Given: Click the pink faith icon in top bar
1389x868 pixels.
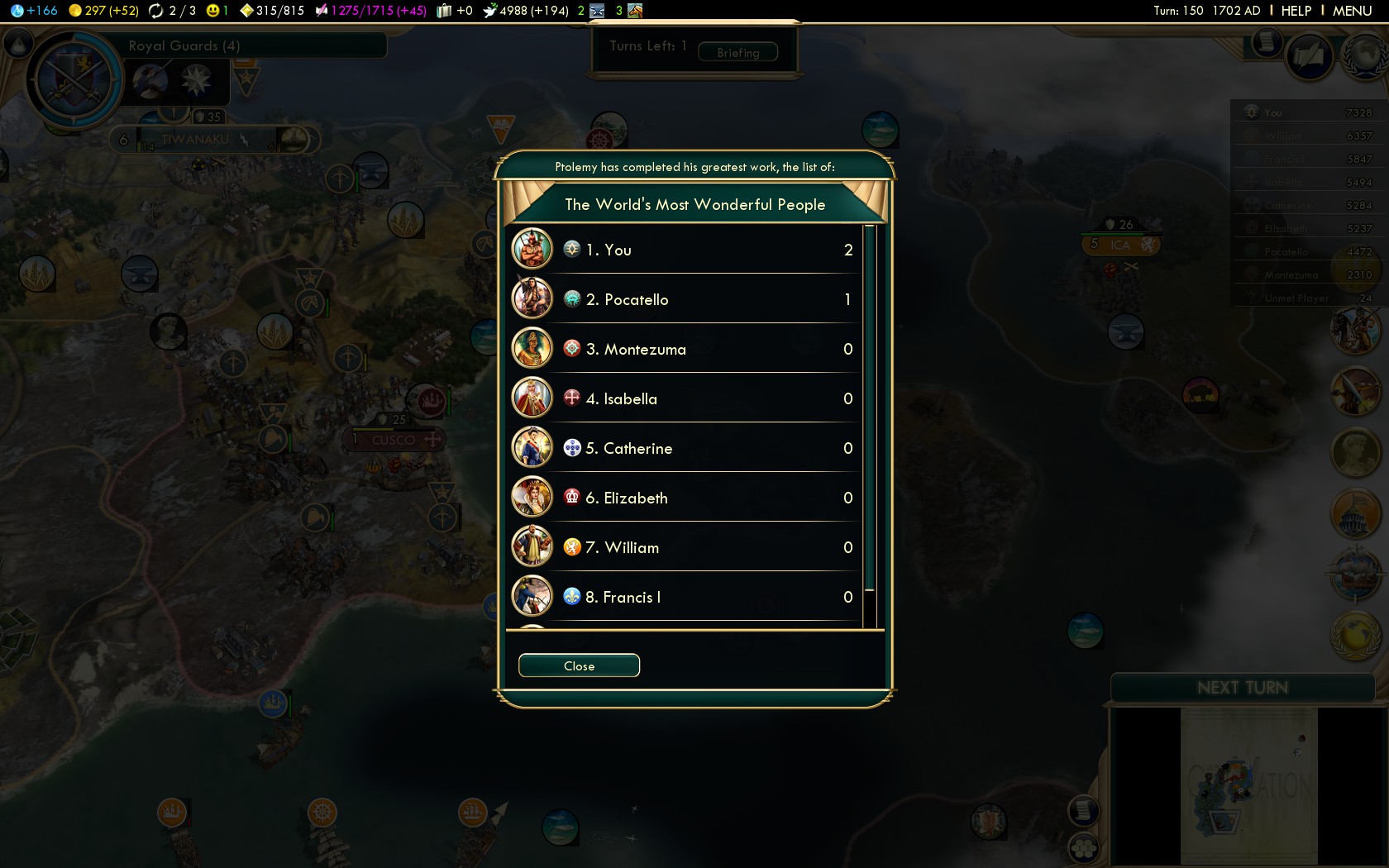Looking at the screenshot, I should pos(321,11).
